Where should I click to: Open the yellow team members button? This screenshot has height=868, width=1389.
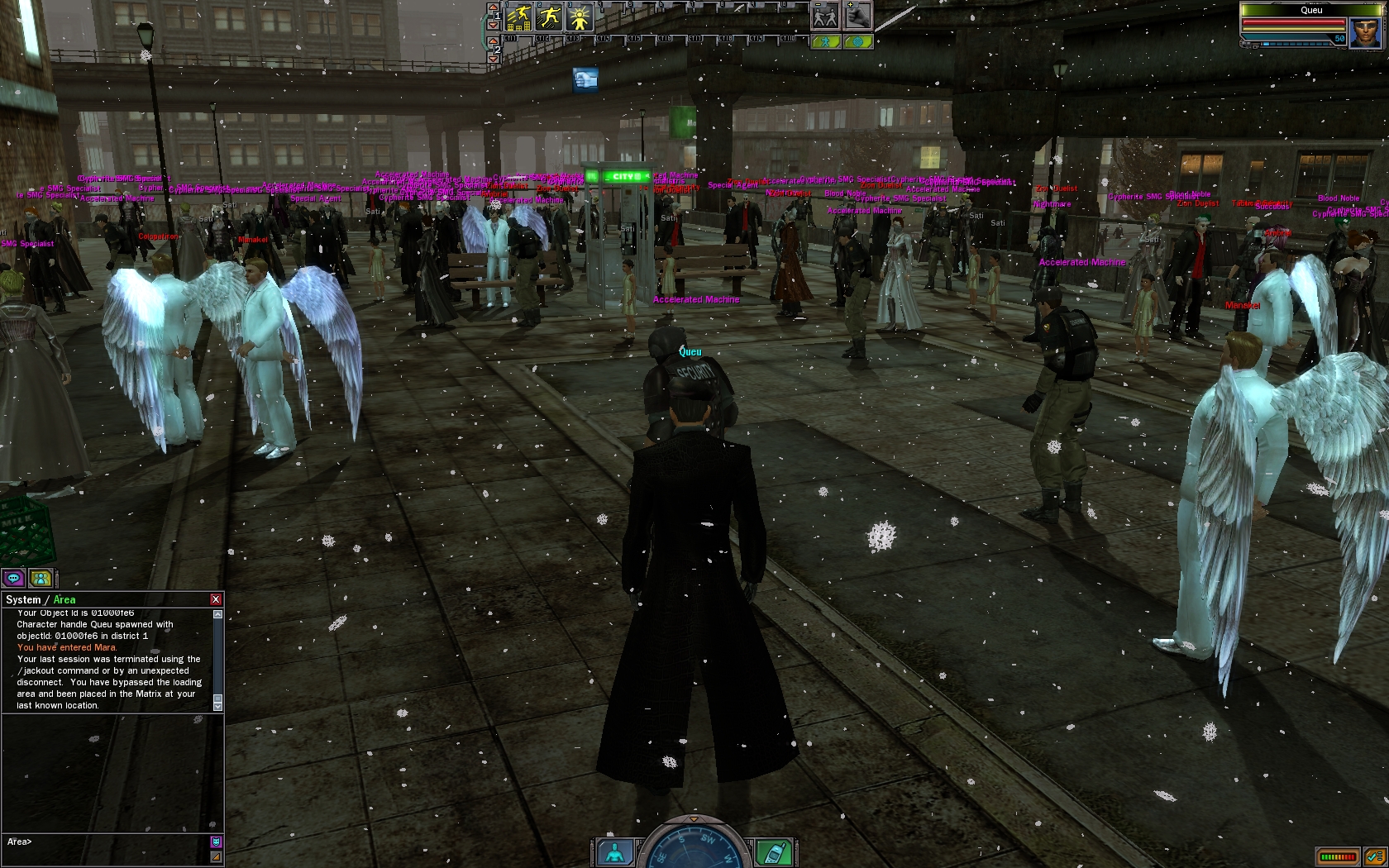pyautogui.click(x=41, y=579)
